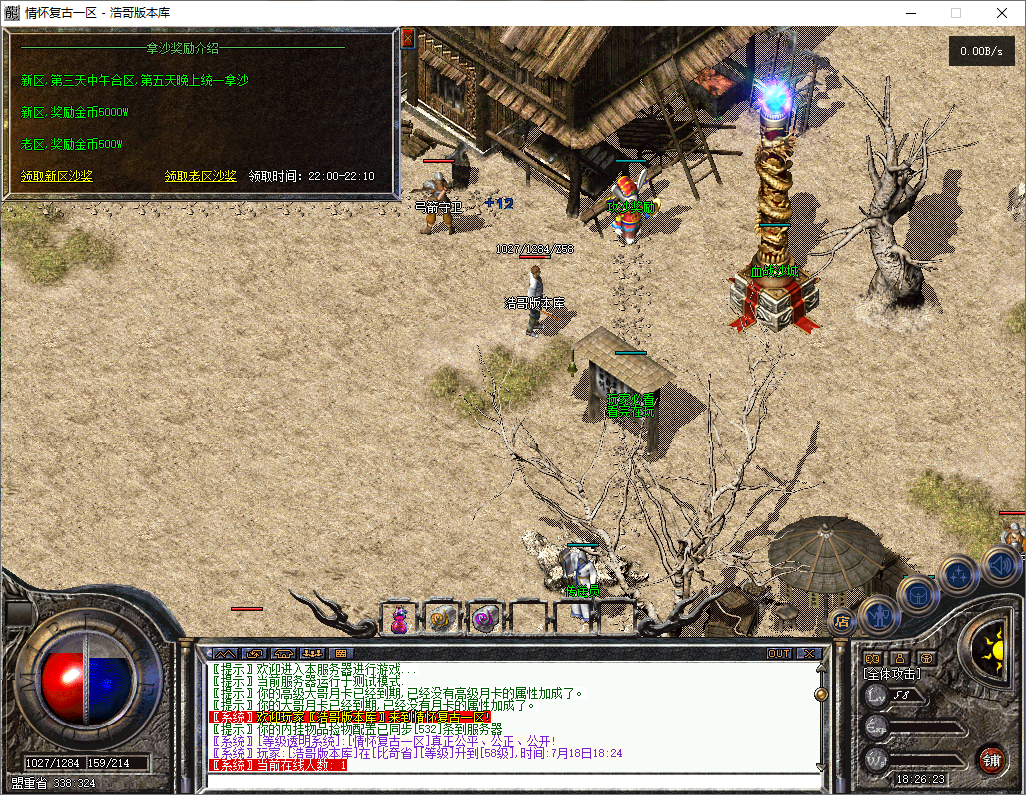Claim the old-server reward via 领取老区沙奖
Image resolution: width=1026 pixels, height=795 pixels.
pos(200,176)
